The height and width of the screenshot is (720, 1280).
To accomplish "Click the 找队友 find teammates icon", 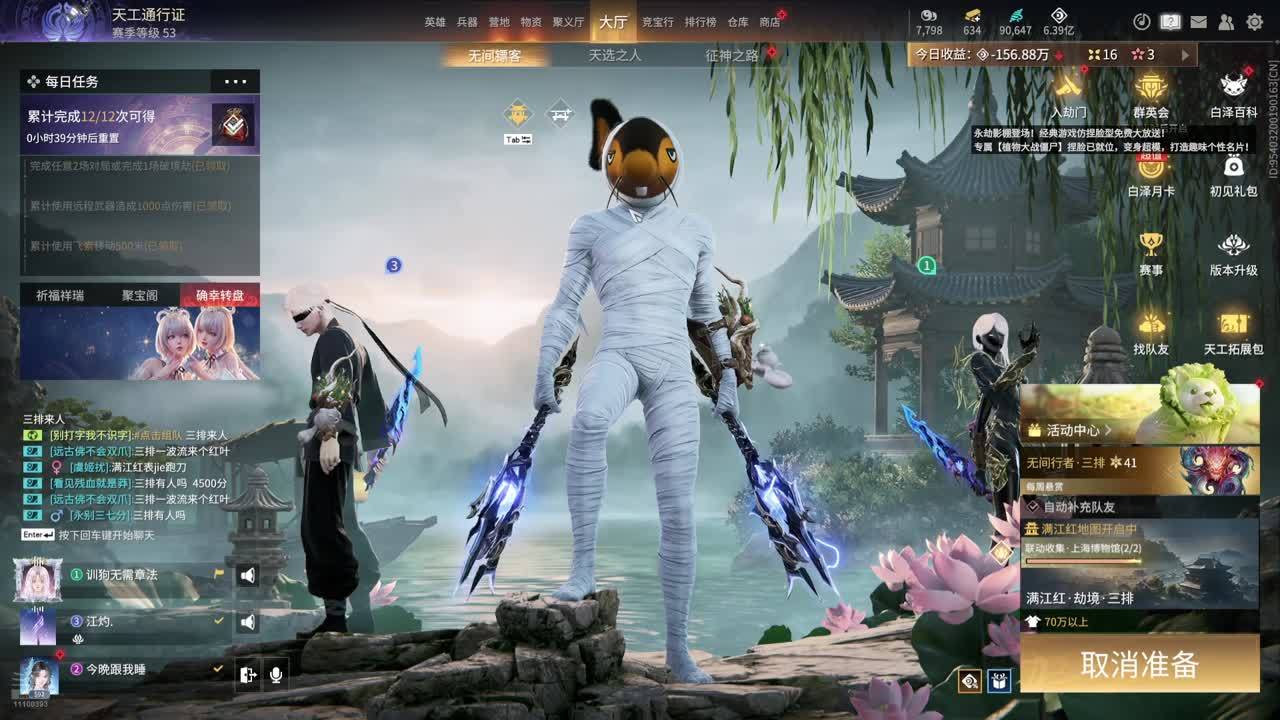I will [1151, 332].
